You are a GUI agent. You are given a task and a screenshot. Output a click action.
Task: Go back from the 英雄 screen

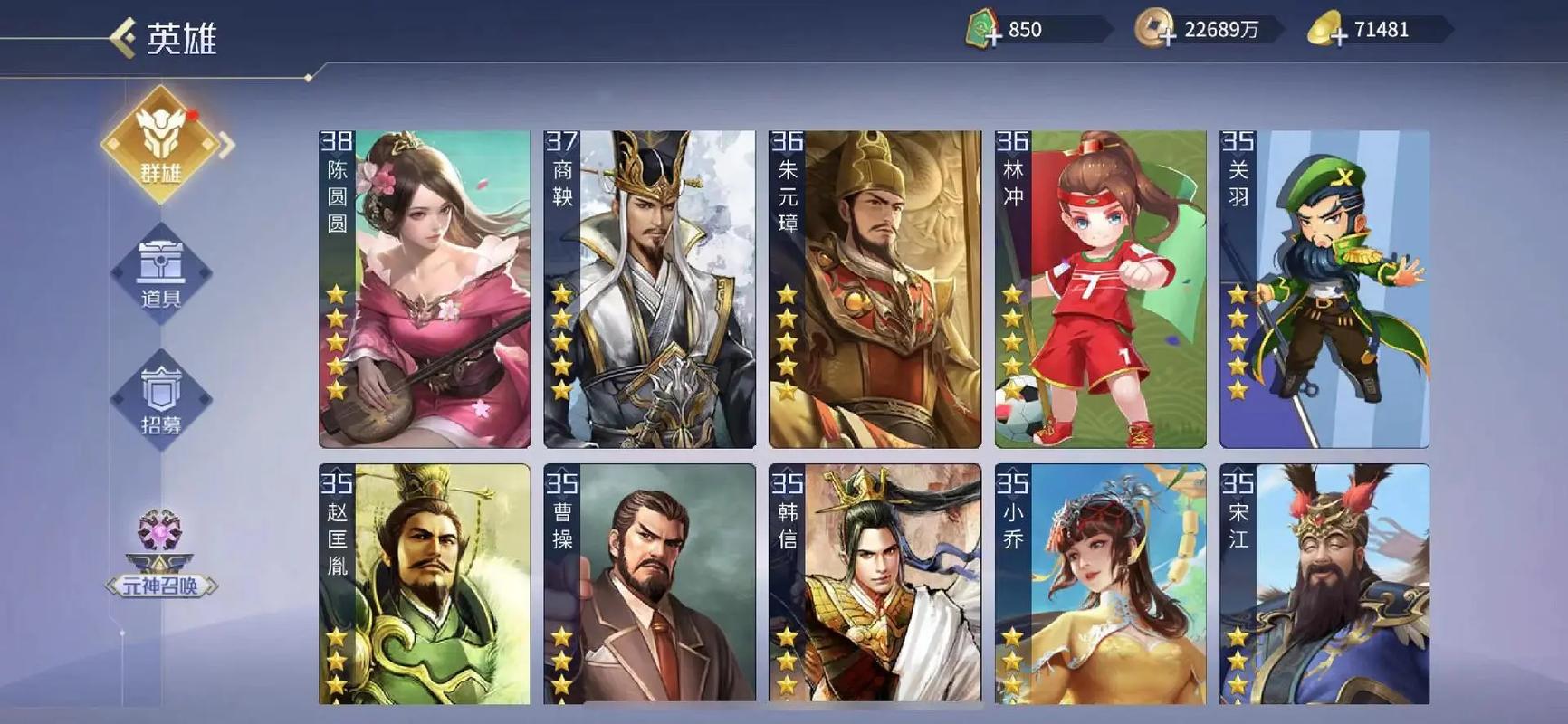[123, 38]
